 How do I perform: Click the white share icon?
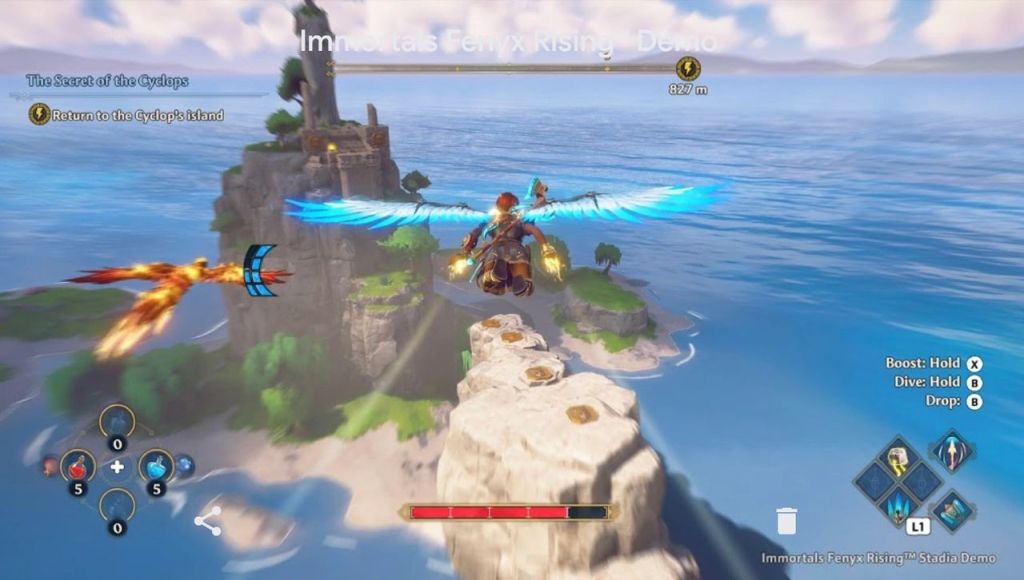[208, 520]
